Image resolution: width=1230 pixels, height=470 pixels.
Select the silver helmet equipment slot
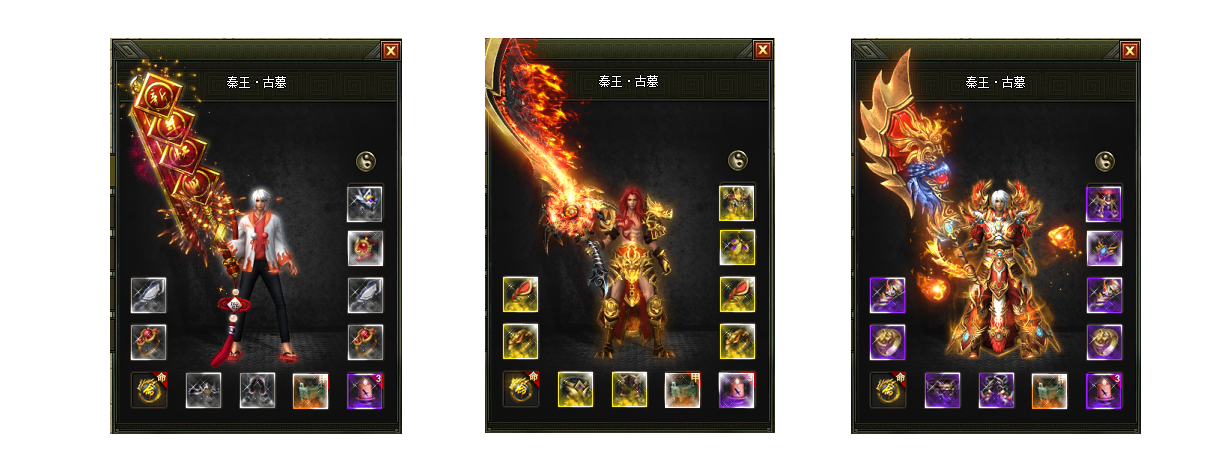point(365,203)
